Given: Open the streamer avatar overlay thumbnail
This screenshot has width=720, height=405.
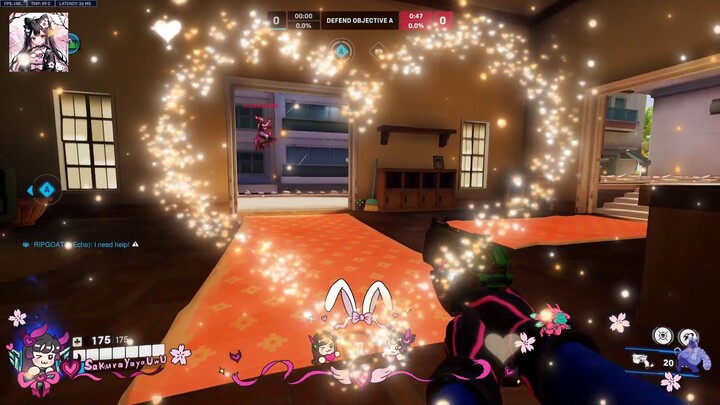Looking at the screenshot, I should click(39, 42).
